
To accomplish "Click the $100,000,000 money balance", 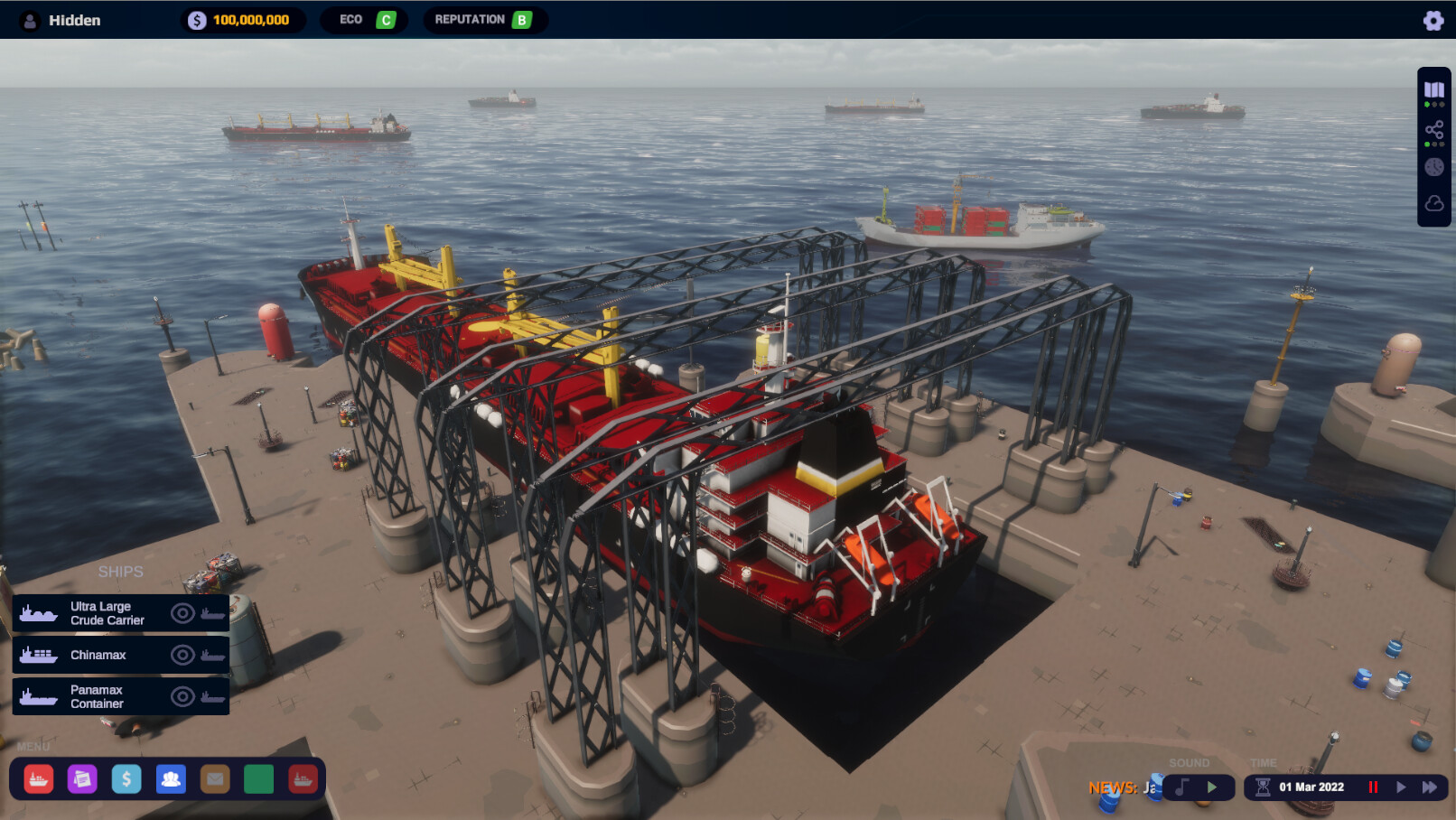I will 239,18.
